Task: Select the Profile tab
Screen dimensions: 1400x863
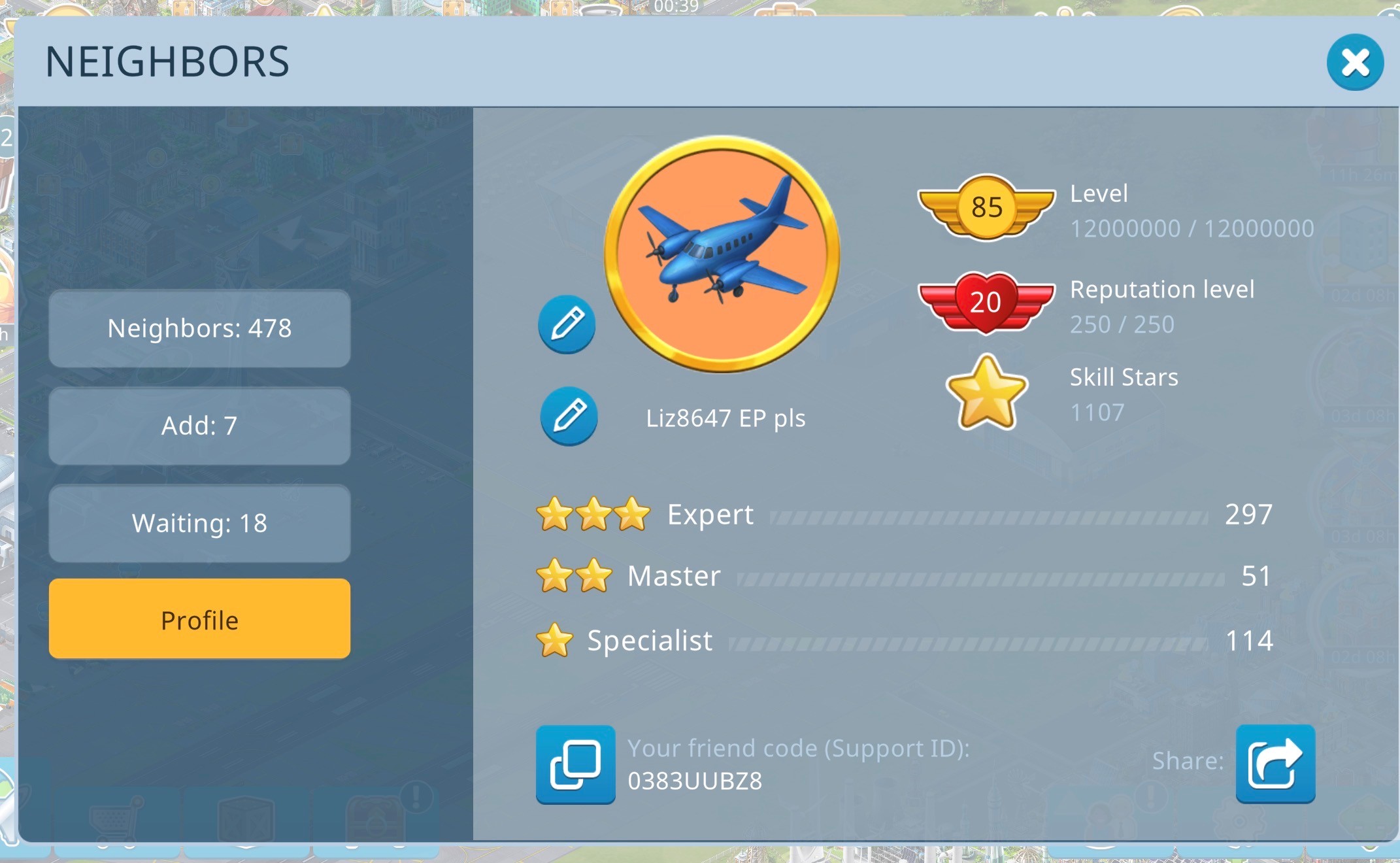Action: (199, 619)
